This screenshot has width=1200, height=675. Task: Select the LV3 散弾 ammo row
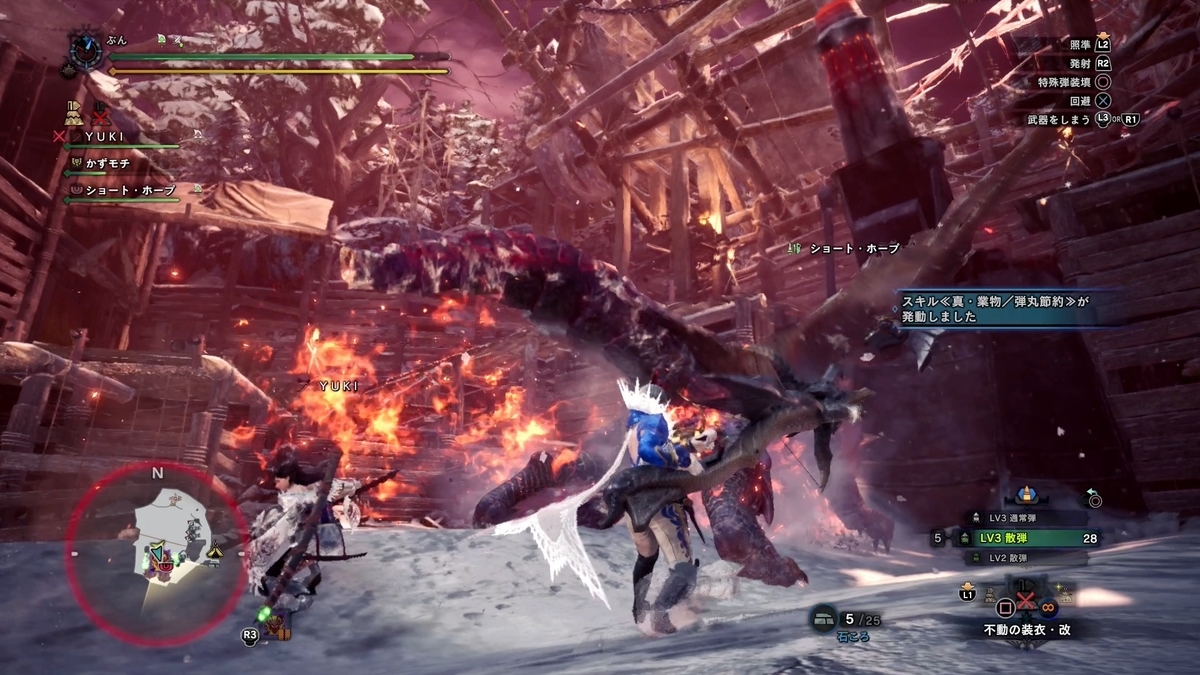(x=1030, y=538)
